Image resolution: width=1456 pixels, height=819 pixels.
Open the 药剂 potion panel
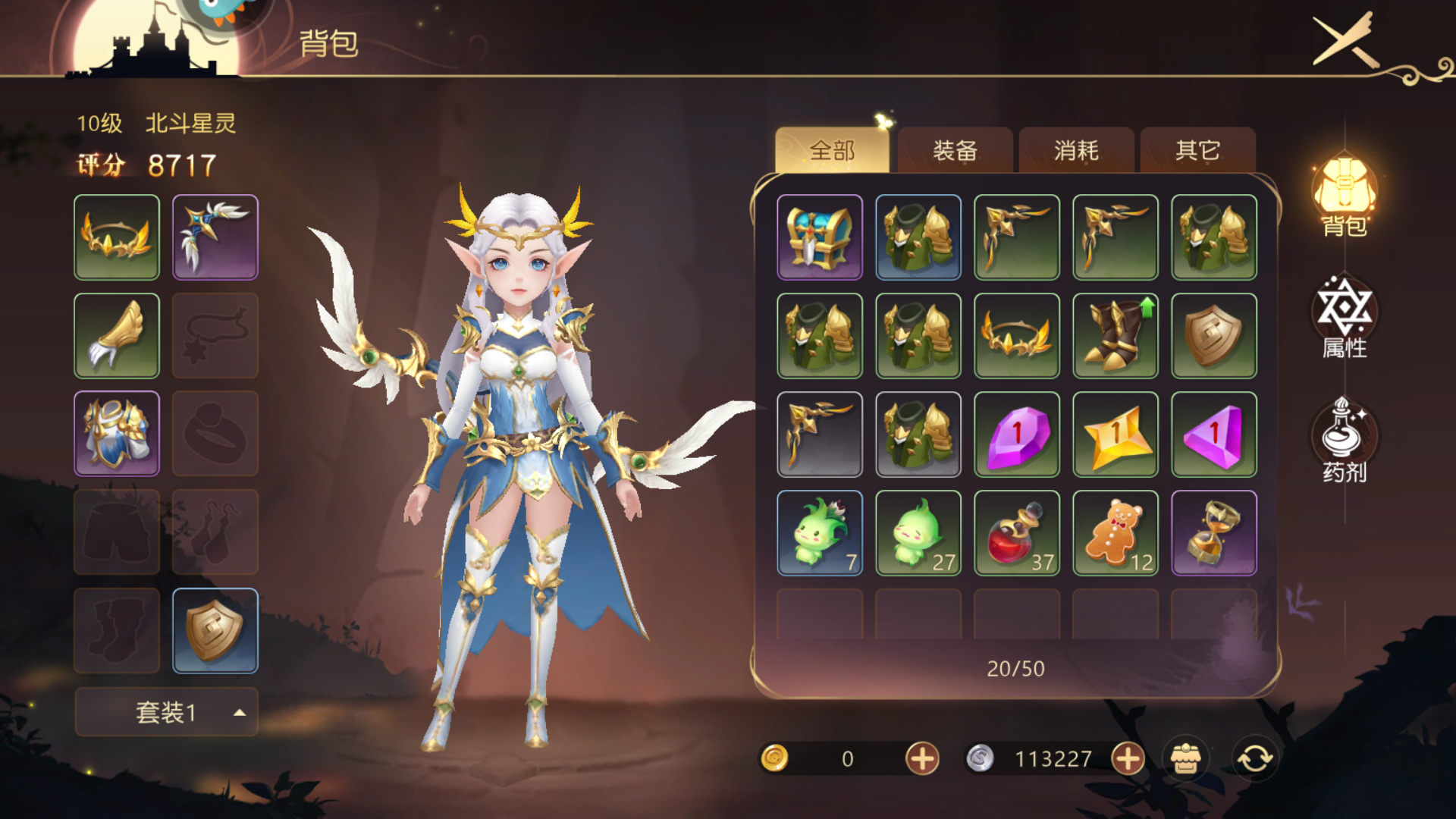point(1345,441)
